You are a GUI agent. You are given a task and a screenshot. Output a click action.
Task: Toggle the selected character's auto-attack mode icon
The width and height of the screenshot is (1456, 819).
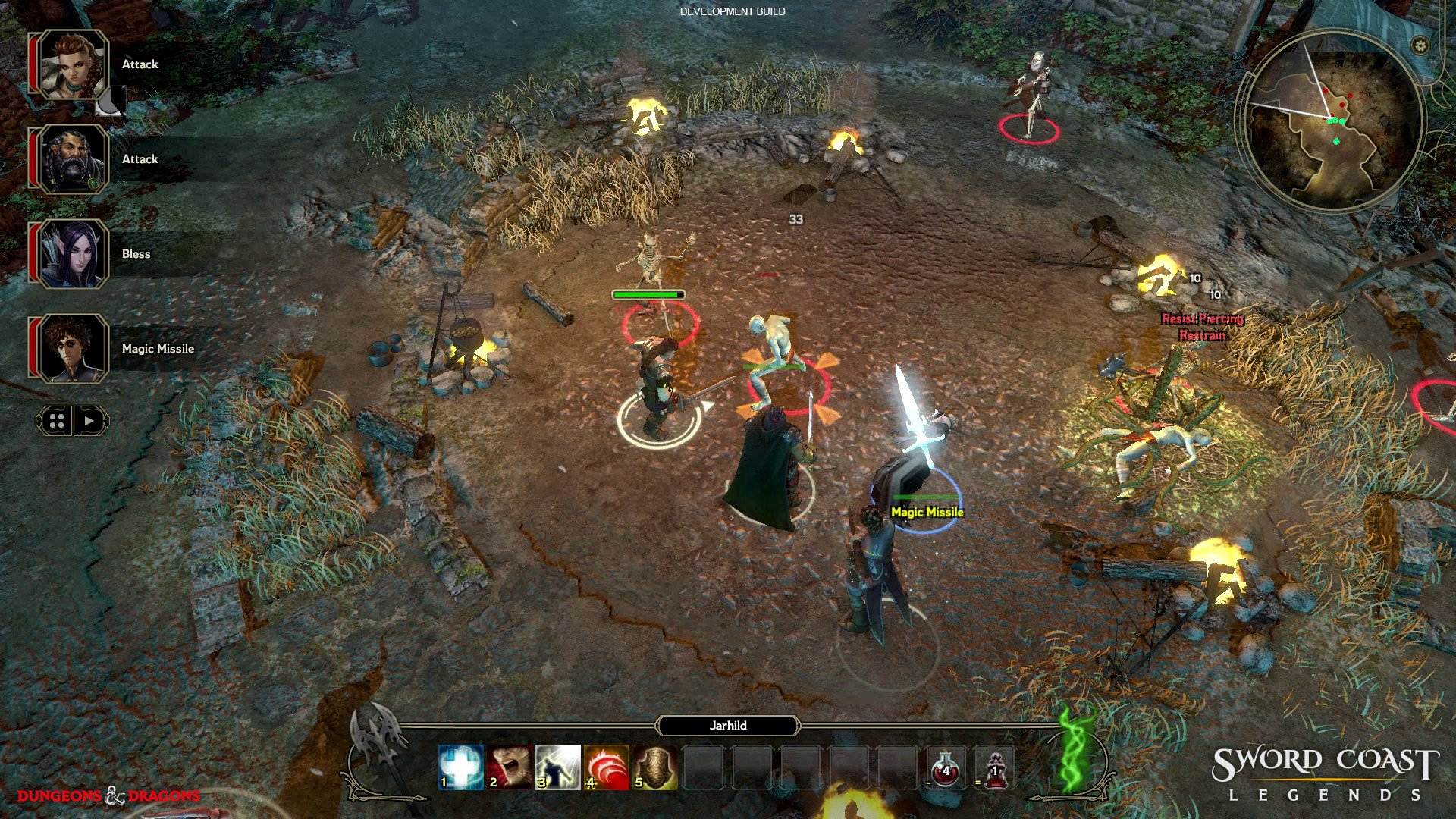108,99
